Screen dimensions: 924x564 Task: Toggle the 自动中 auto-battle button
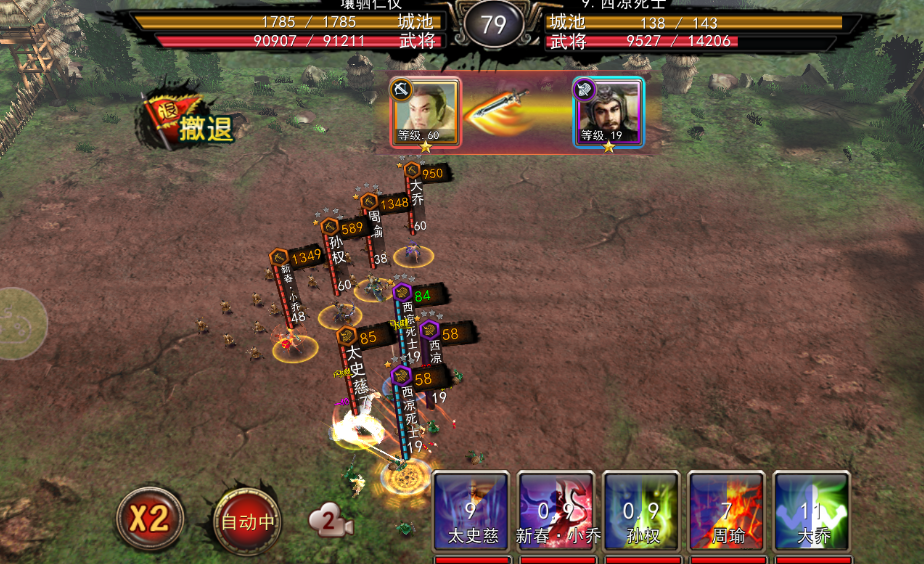pos(247,519)
